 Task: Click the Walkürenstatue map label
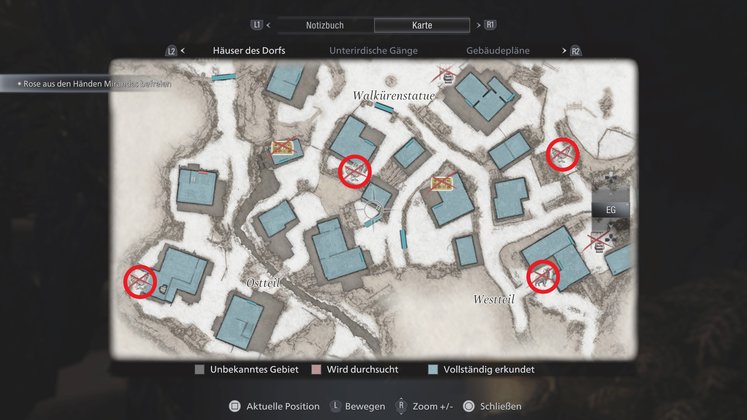[x=392, y=95]
